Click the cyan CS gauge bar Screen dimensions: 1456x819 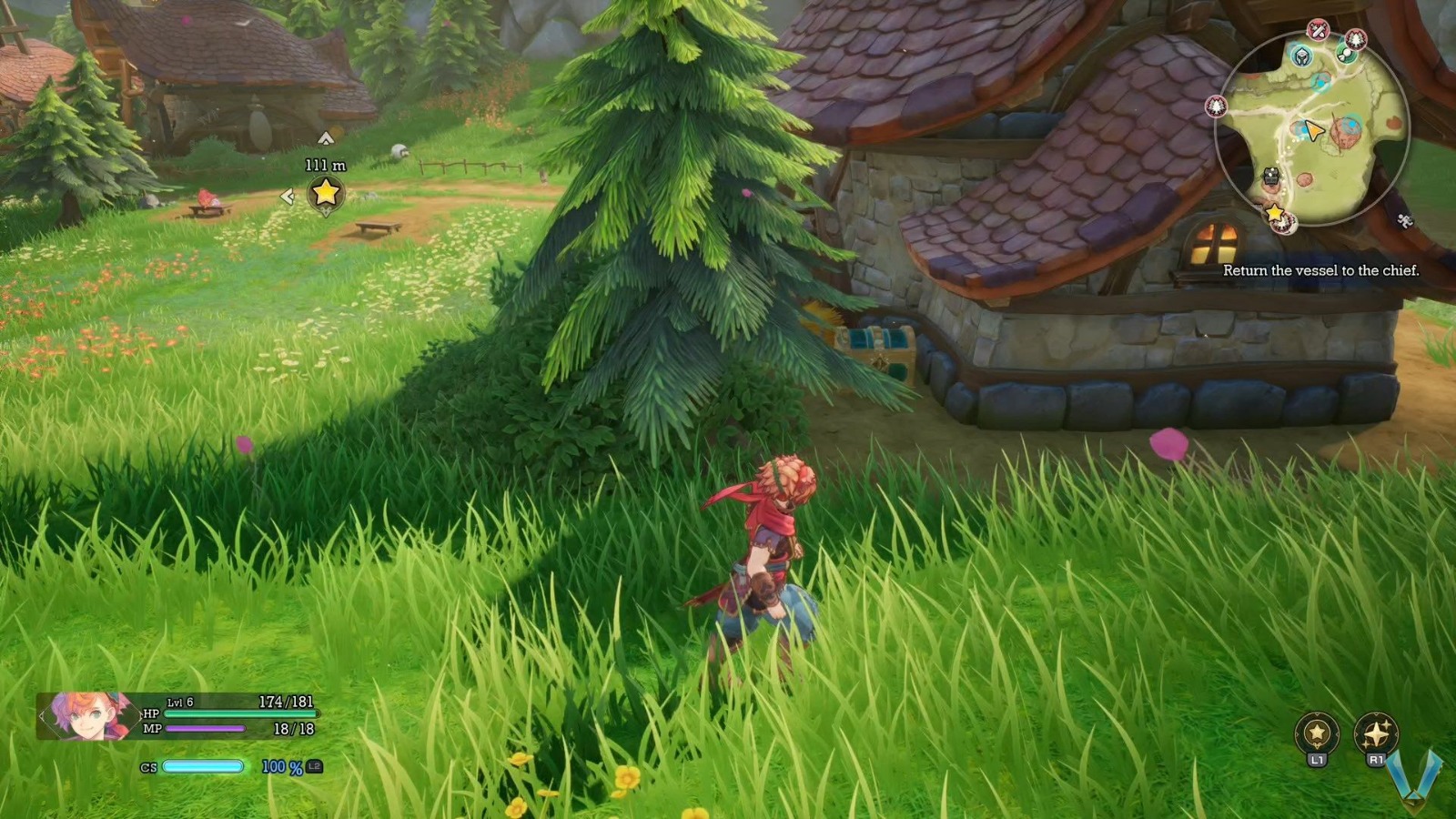[202, 766]
